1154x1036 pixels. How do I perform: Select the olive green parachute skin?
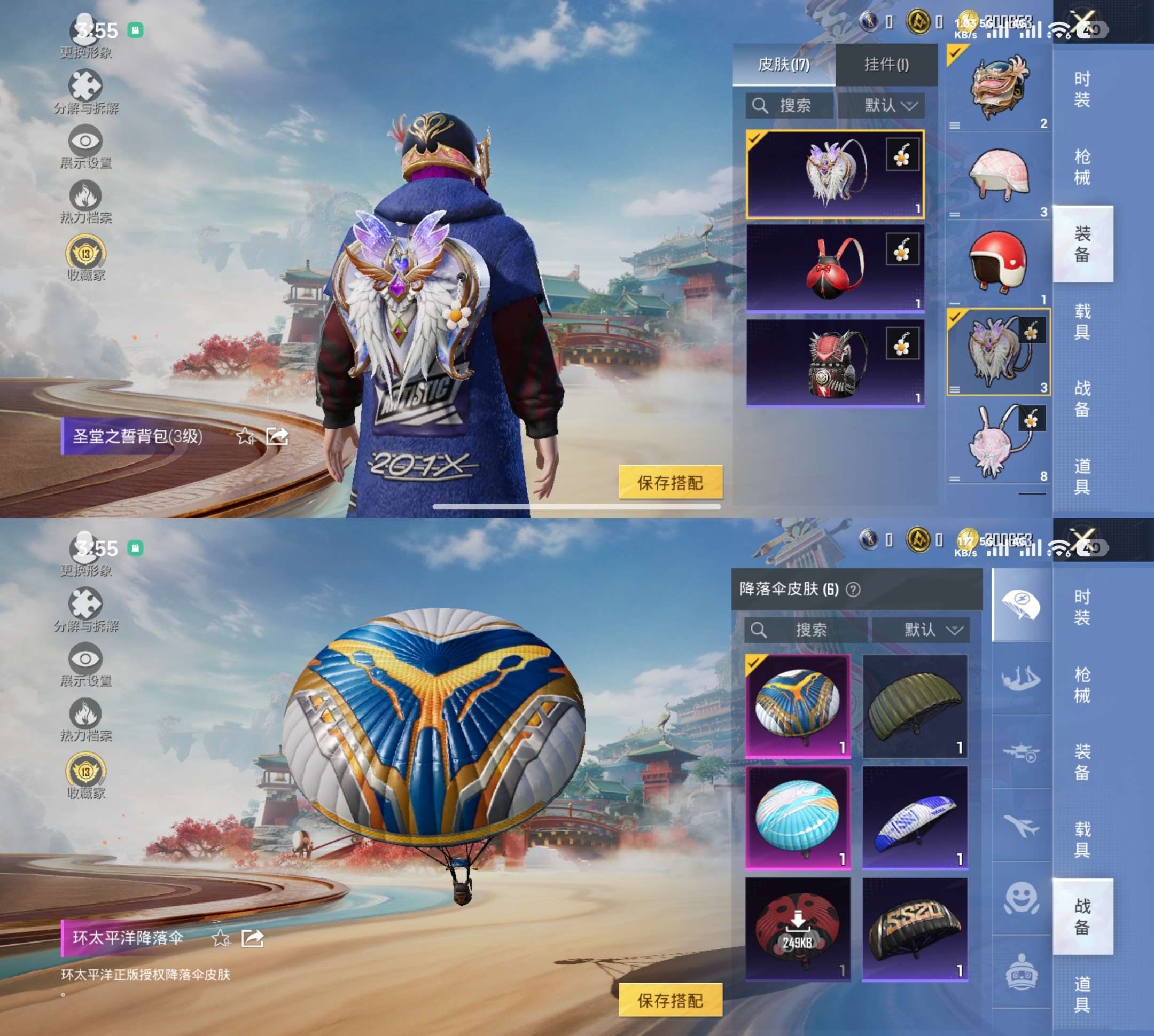tap(915, 705)
